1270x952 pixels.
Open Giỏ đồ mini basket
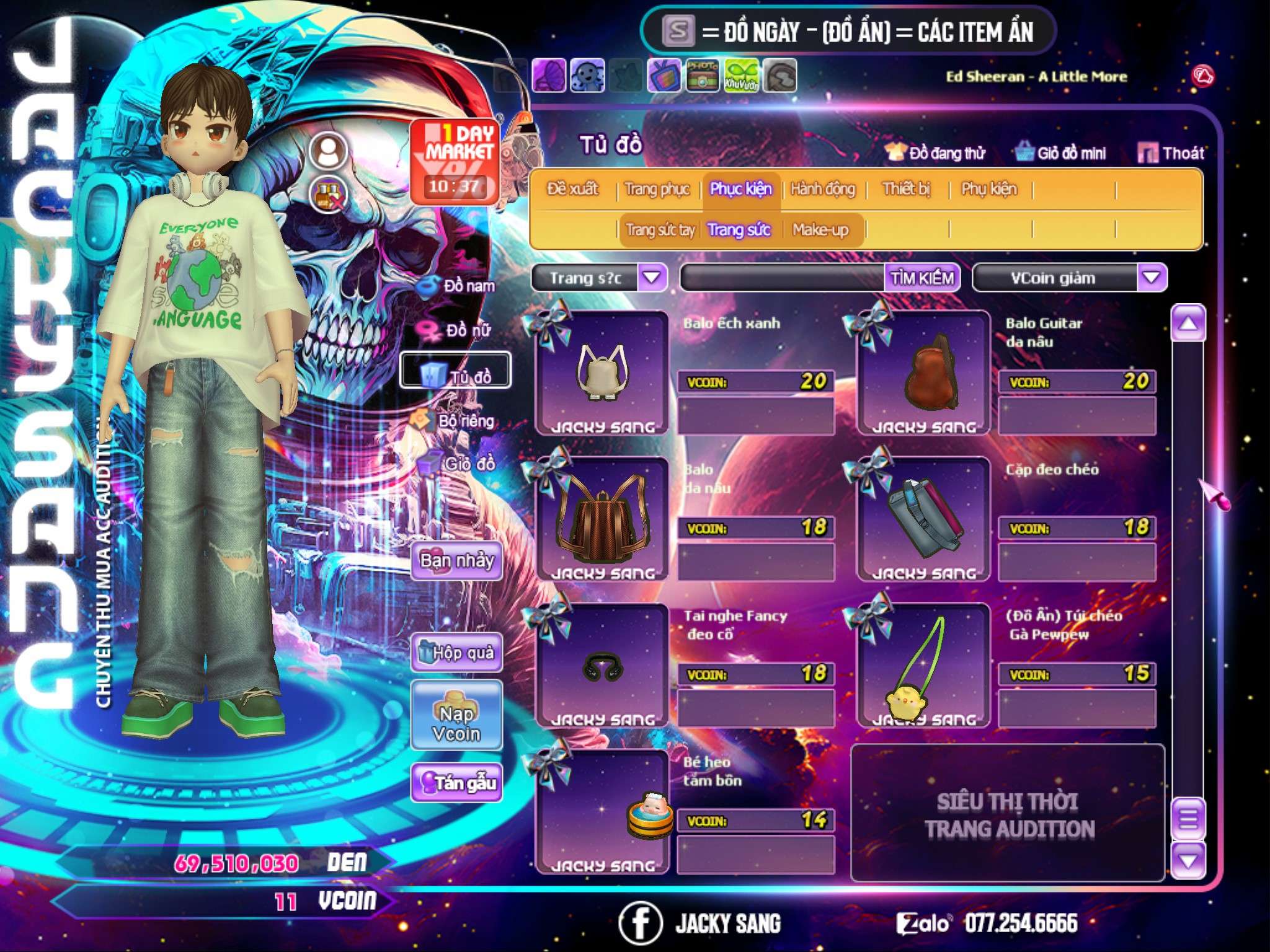(x=1061, y=153)
